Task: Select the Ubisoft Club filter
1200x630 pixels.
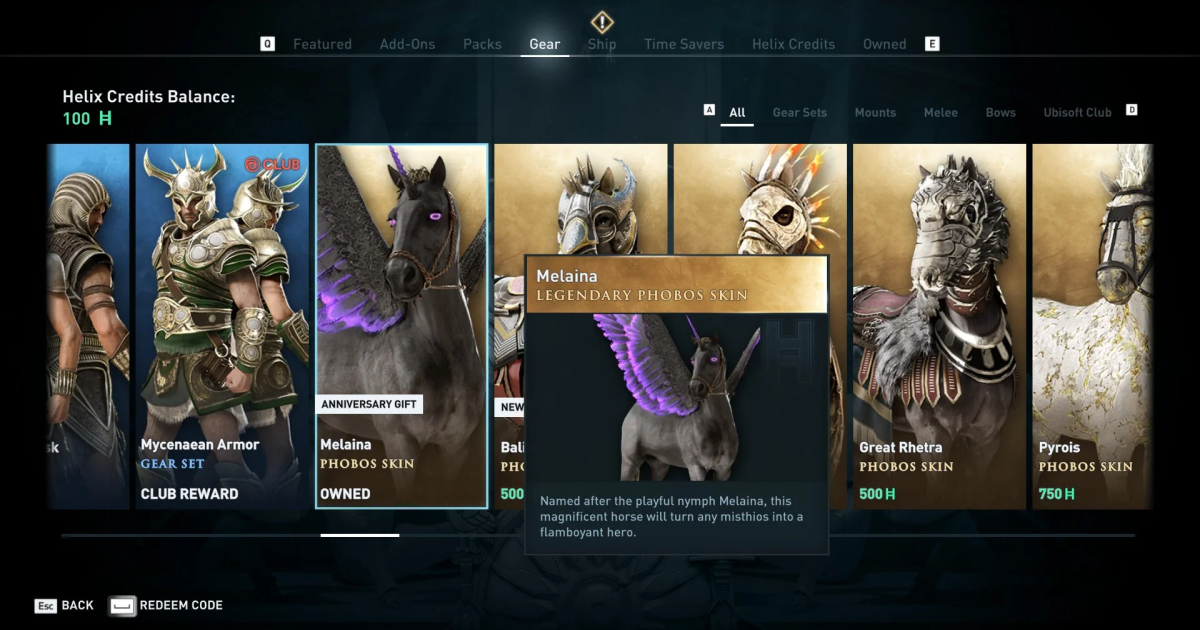Action: point(1077,112)
